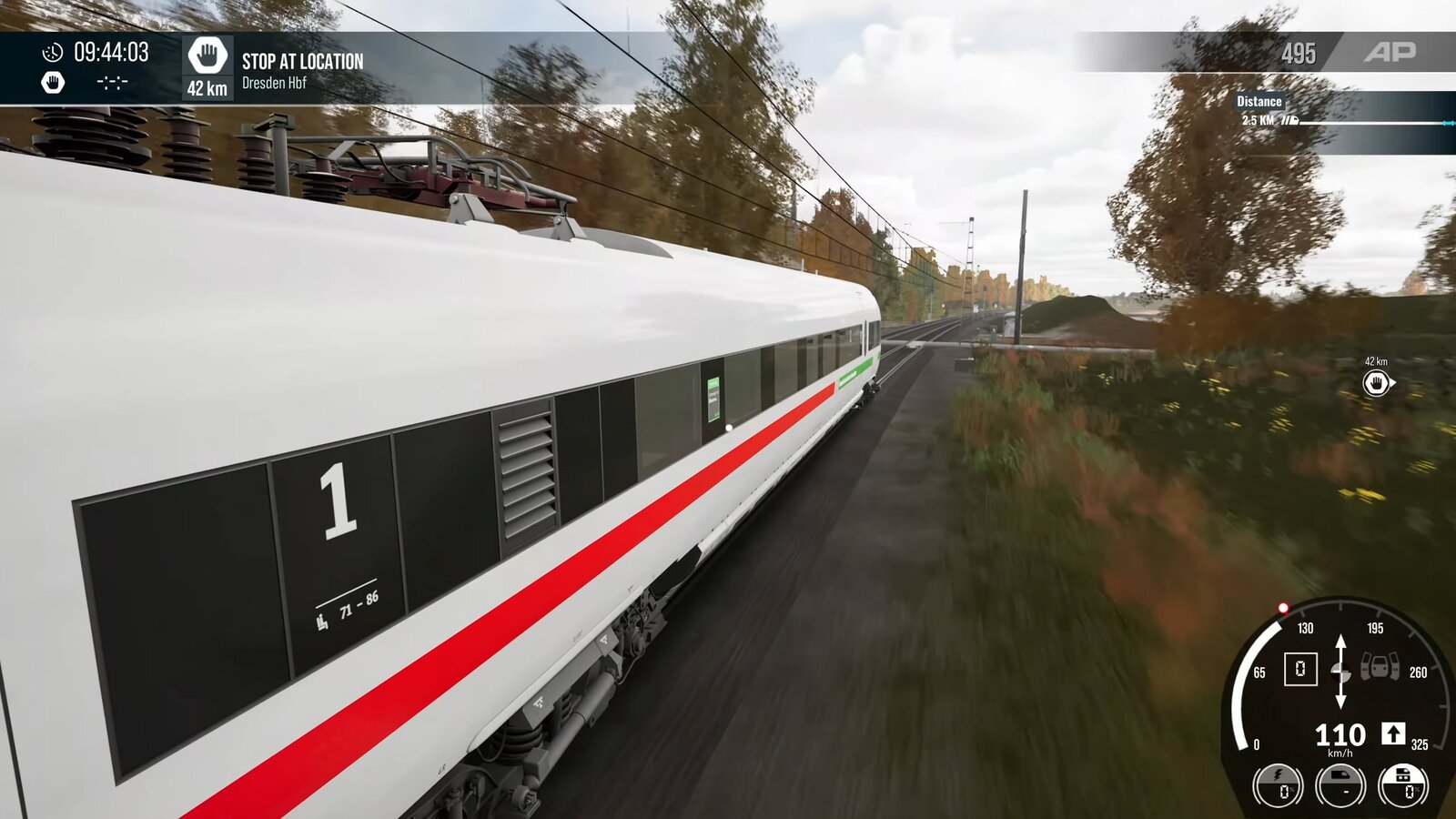This screenshot has width=1456, height=819.
Task: Select the Stop At Location objective tracker
Action: [x=302, y=62]
